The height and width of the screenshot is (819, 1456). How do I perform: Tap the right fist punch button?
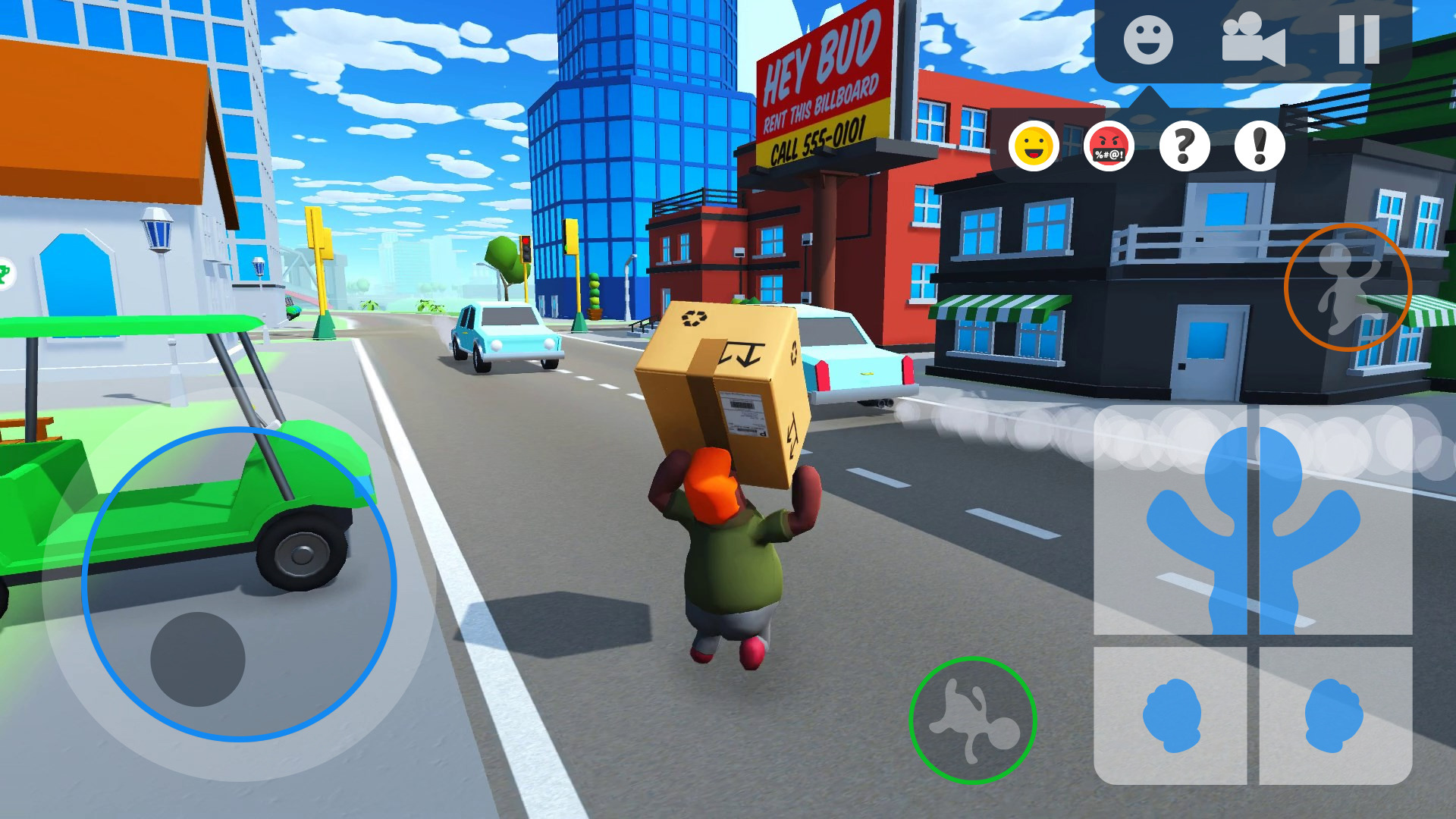[1335, 715]
